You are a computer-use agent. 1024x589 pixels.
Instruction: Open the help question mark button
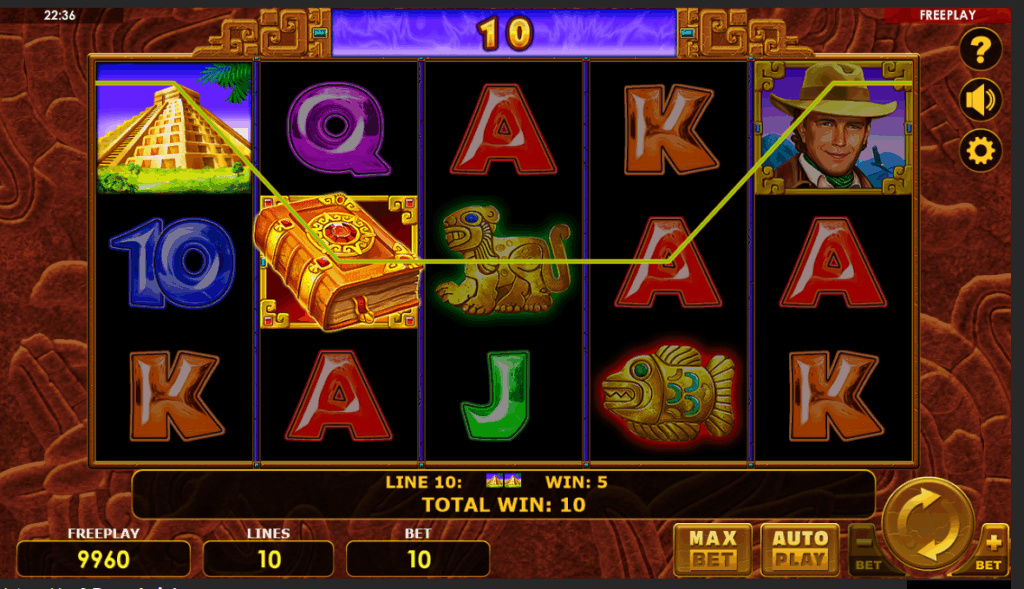pos(980,49)
